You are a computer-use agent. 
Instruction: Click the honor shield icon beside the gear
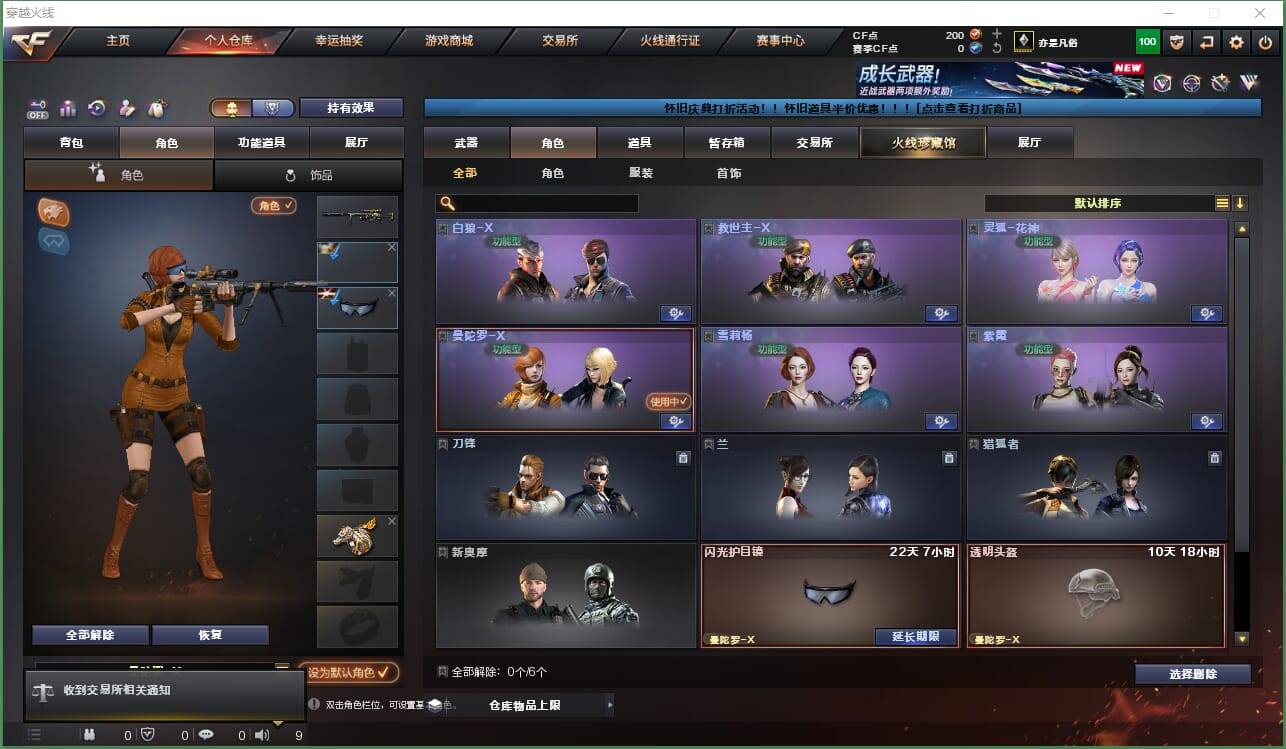click(1177, 42)
